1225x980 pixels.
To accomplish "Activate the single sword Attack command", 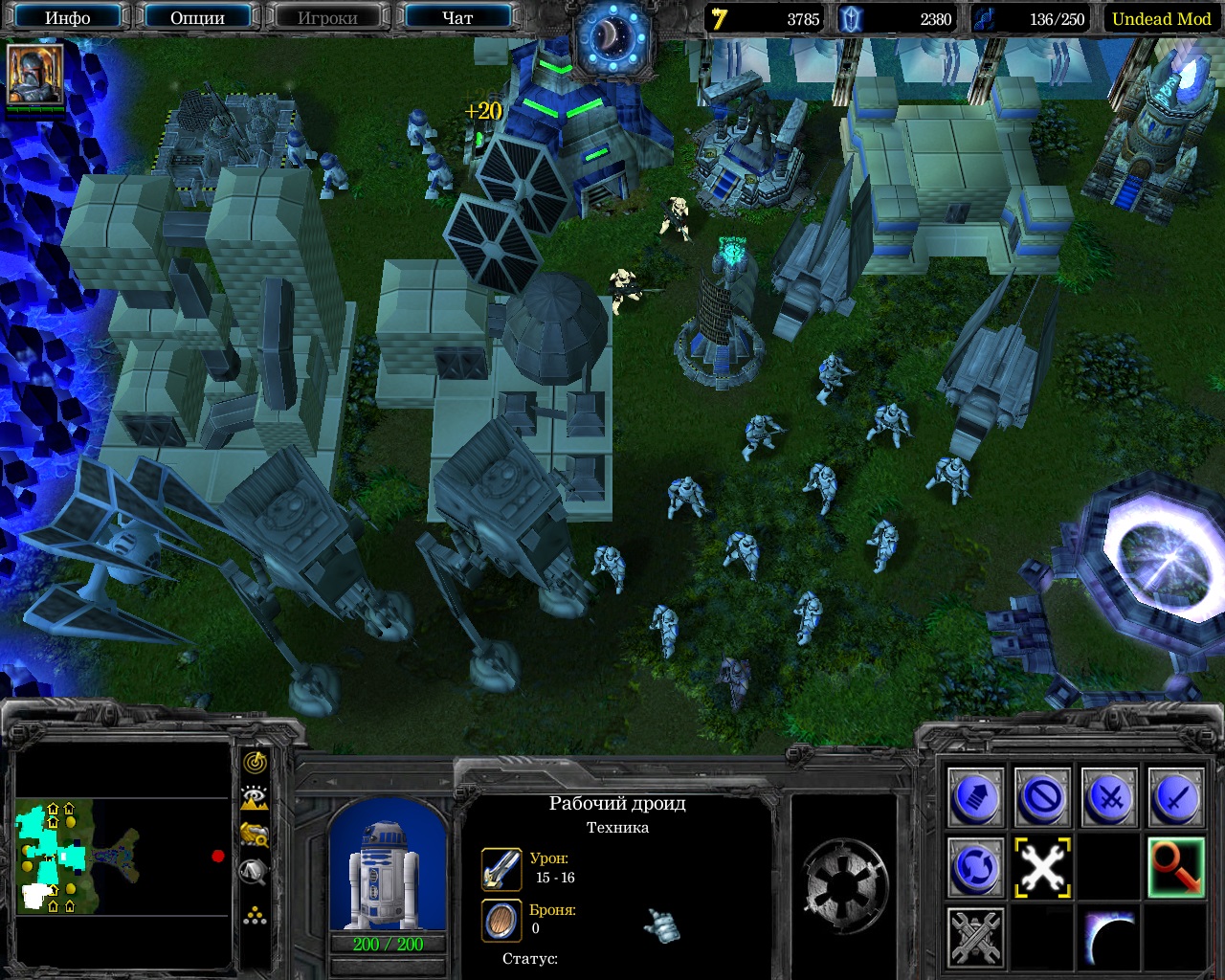I will click(x=1176, y=797).
